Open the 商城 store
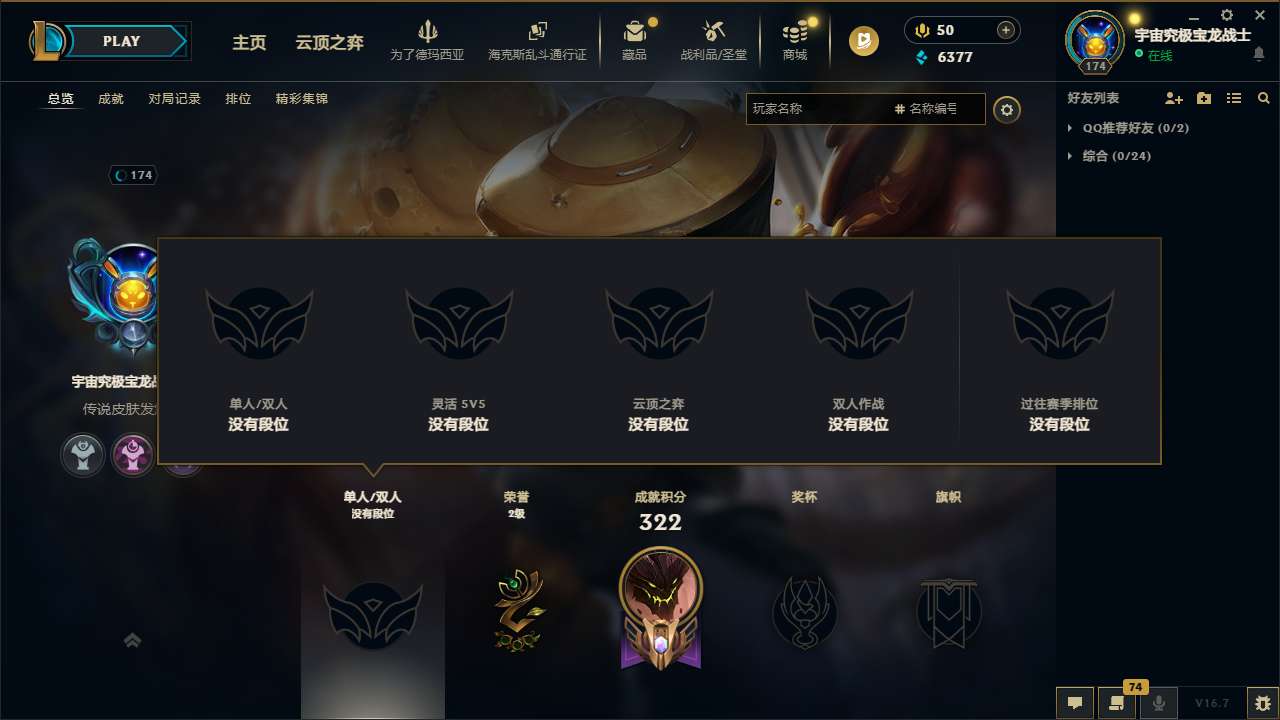 795,41
